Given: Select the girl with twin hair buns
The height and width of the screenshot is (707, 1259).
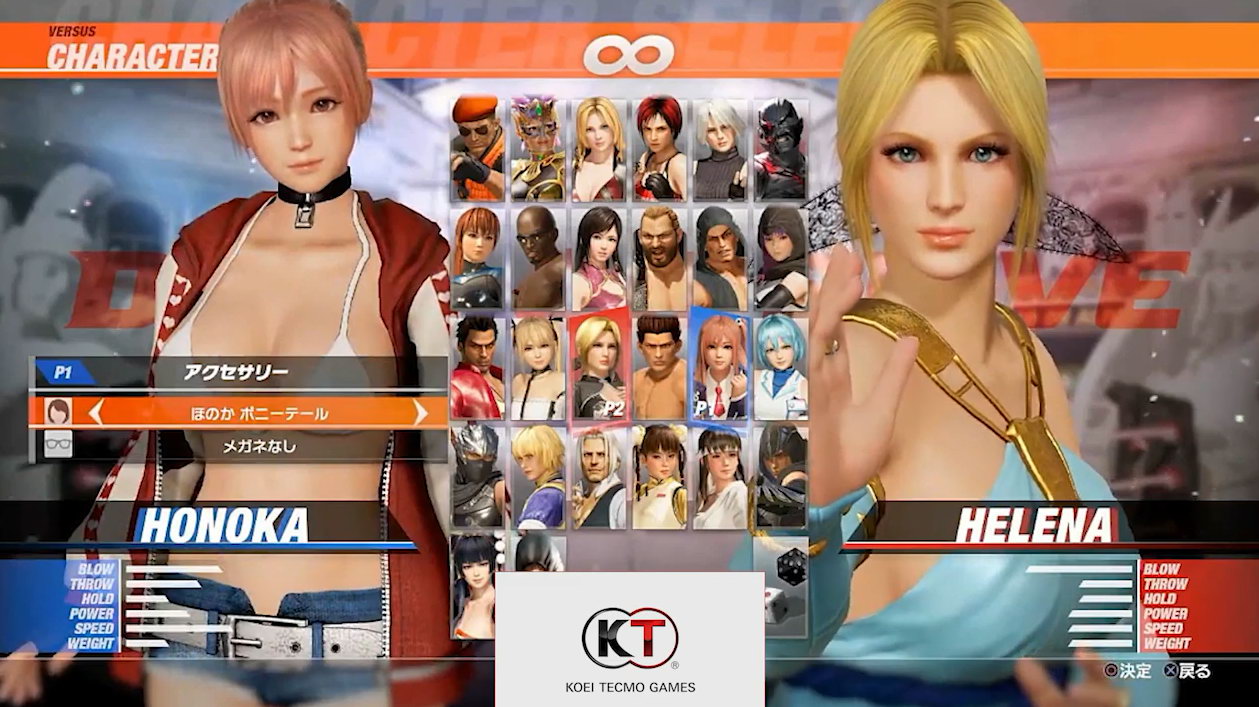Looking at the screenshot, I should (x=659, y=475).
